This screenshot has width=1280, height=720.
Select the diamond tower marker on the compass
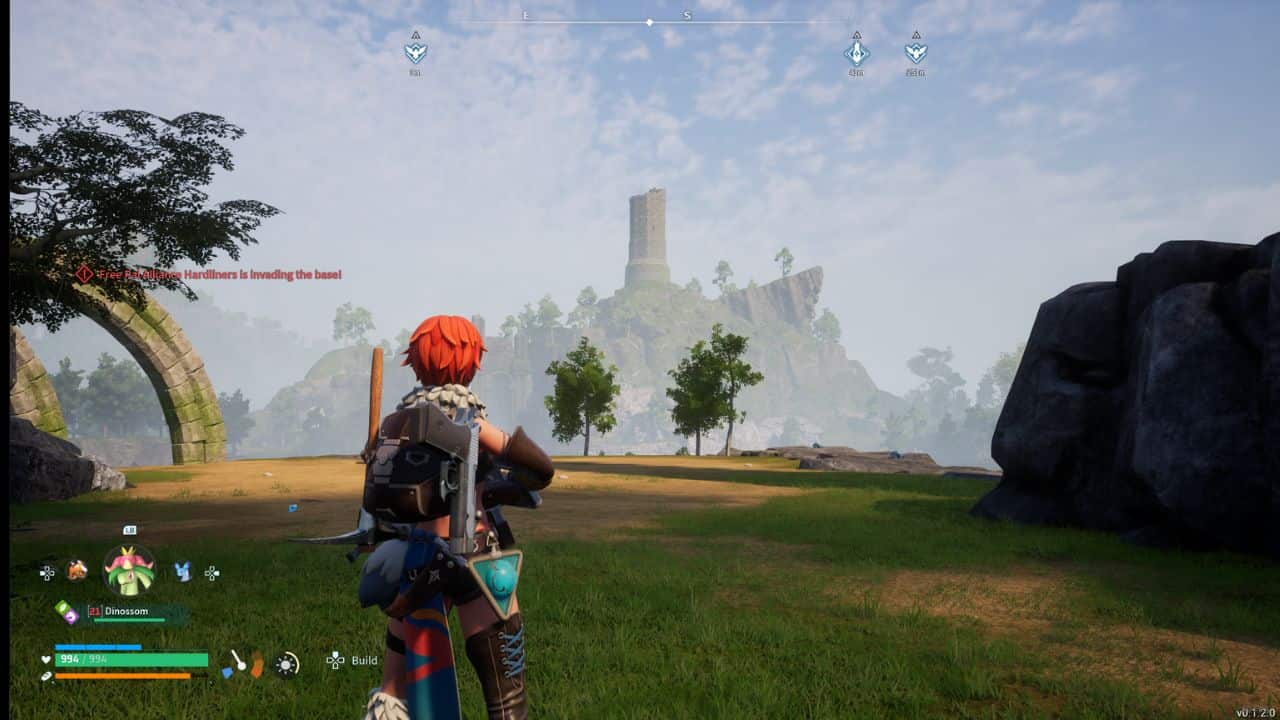coord(856,52)
